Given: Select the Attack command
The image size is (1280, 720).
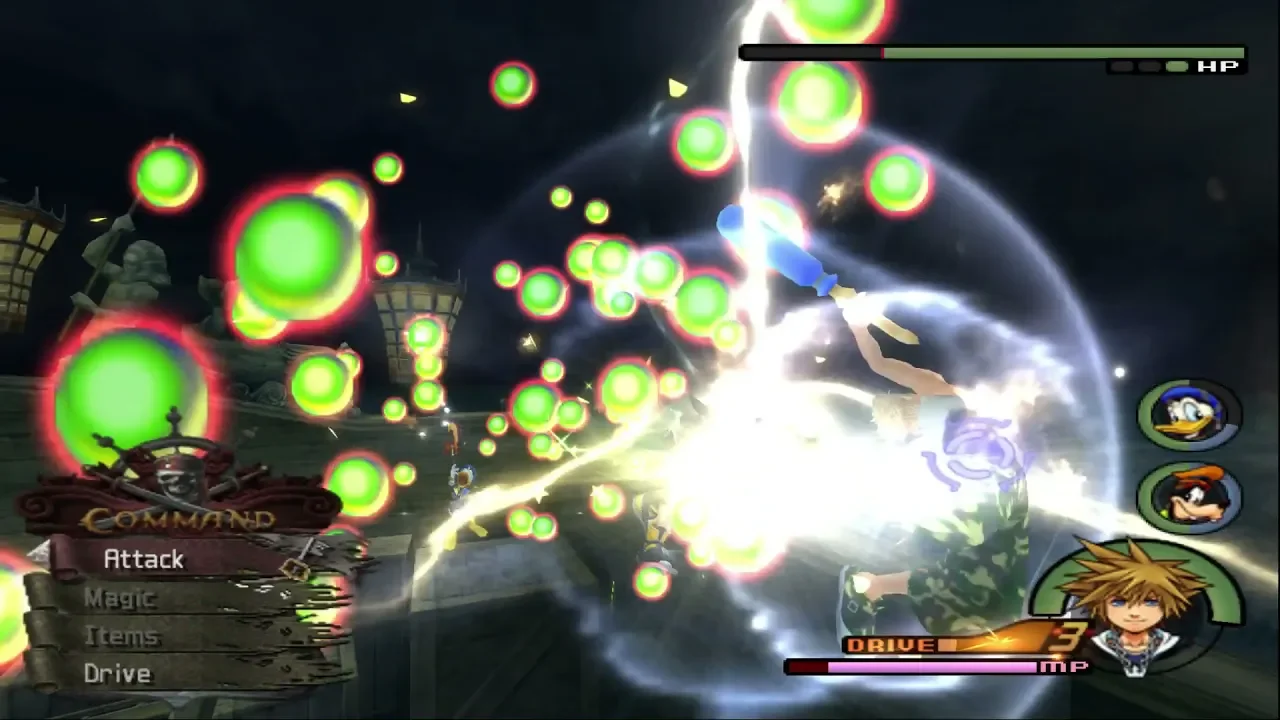Looking at the screenshot, I should 143,560.
